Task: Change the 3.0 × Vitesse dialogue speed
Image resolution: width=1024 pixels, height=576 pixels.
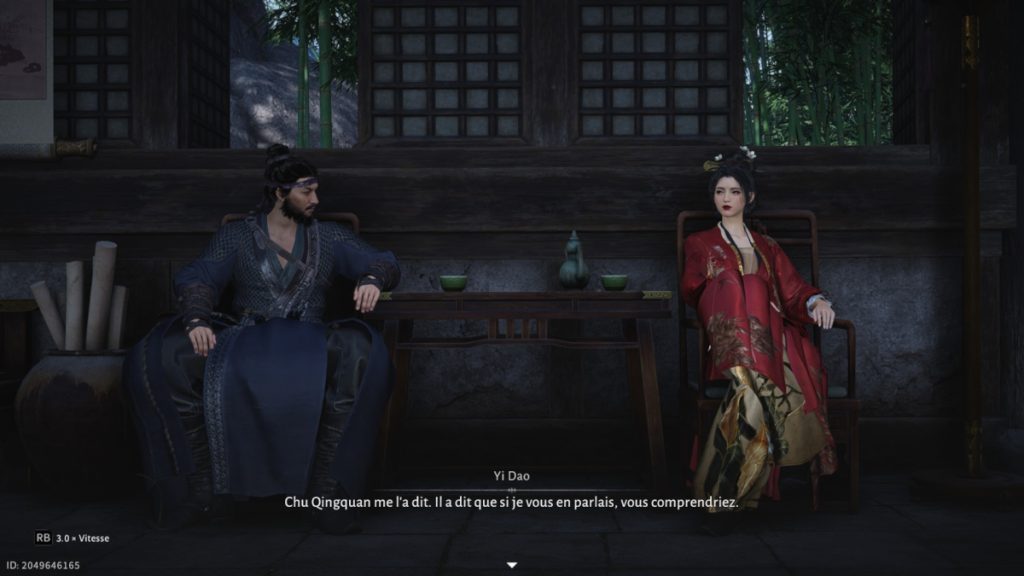Action: (73, 538)
